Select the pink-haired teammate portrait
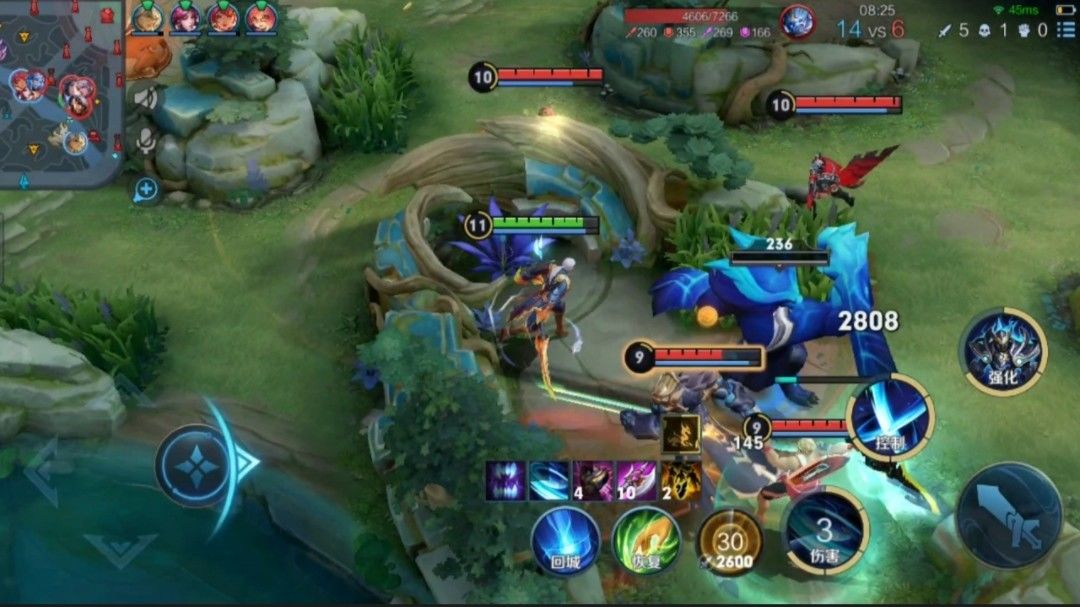This screenshot has height=607, width=1080. tap(185, 17)
